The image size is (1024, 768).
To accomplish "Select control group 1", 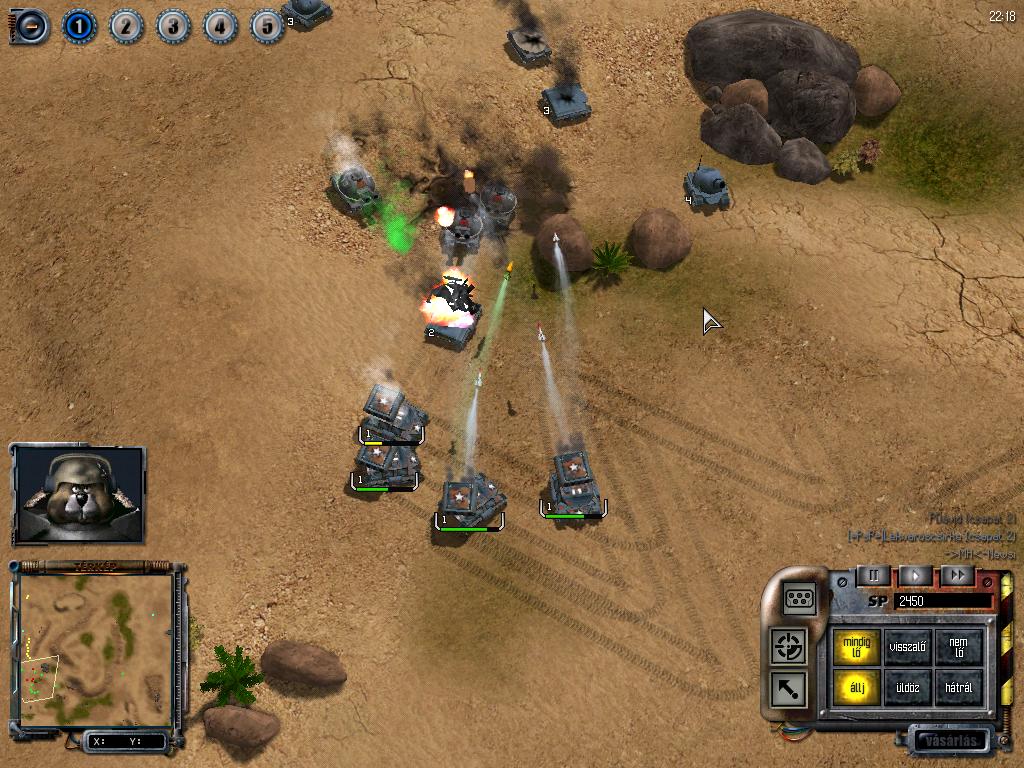I will point(80,25).
